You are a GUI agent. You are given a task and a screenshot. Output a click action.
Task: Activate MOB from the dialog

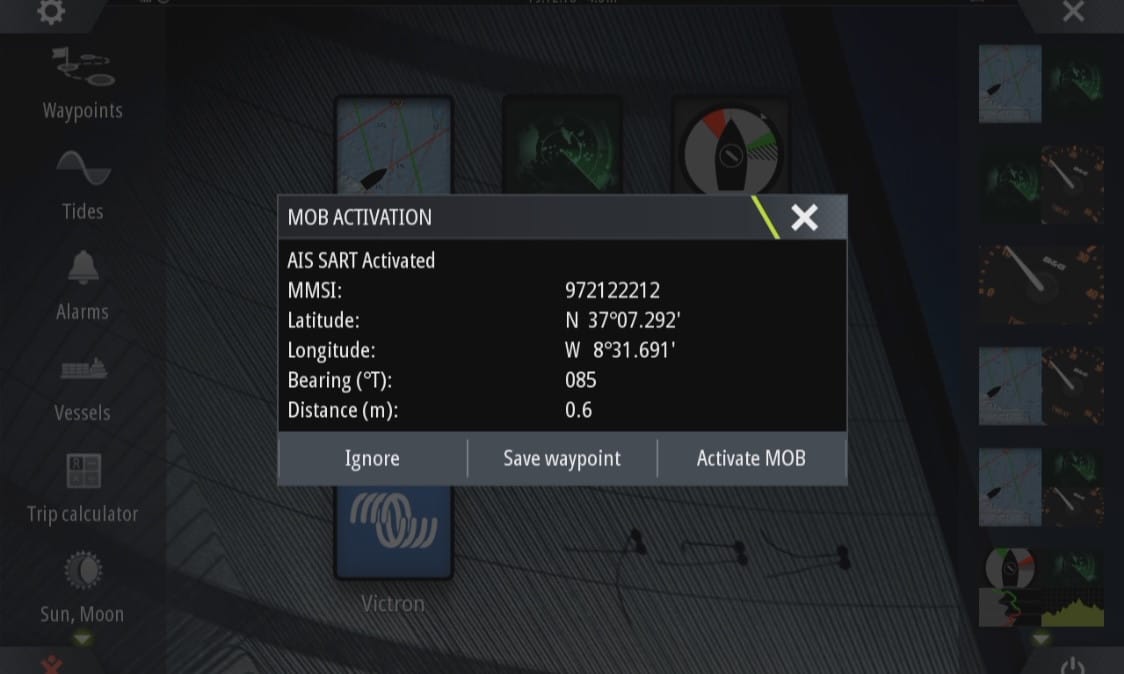751,459
